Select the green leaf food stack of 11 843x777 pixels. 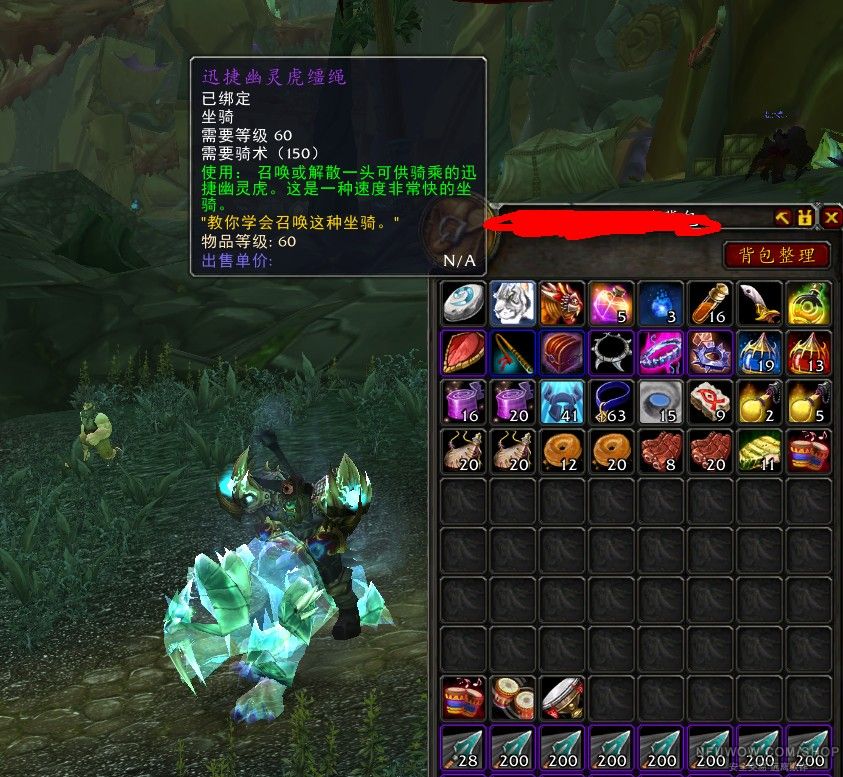click(760, 451)
